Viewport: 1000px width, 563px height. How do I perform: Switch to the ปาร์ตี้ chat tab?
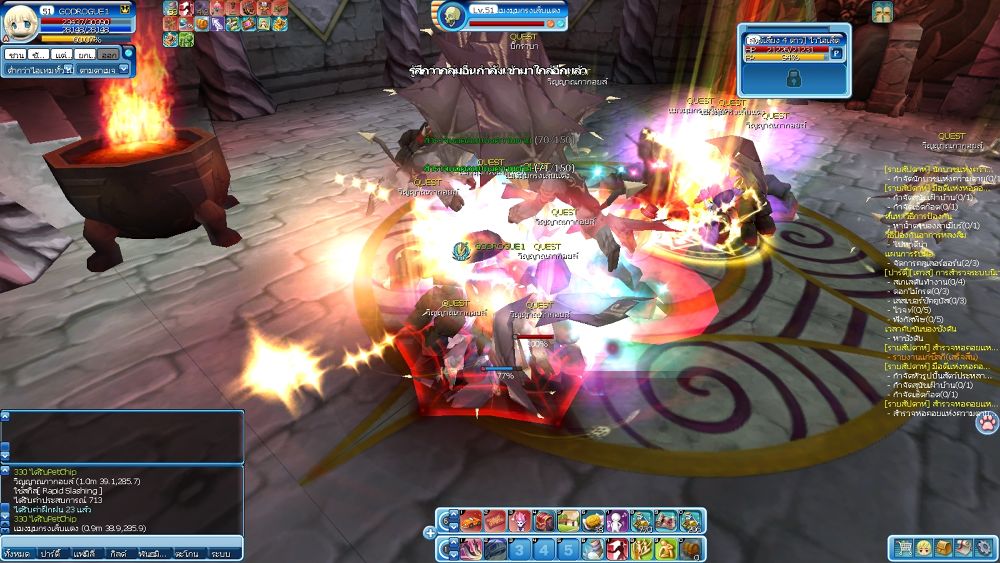point(51,553)
